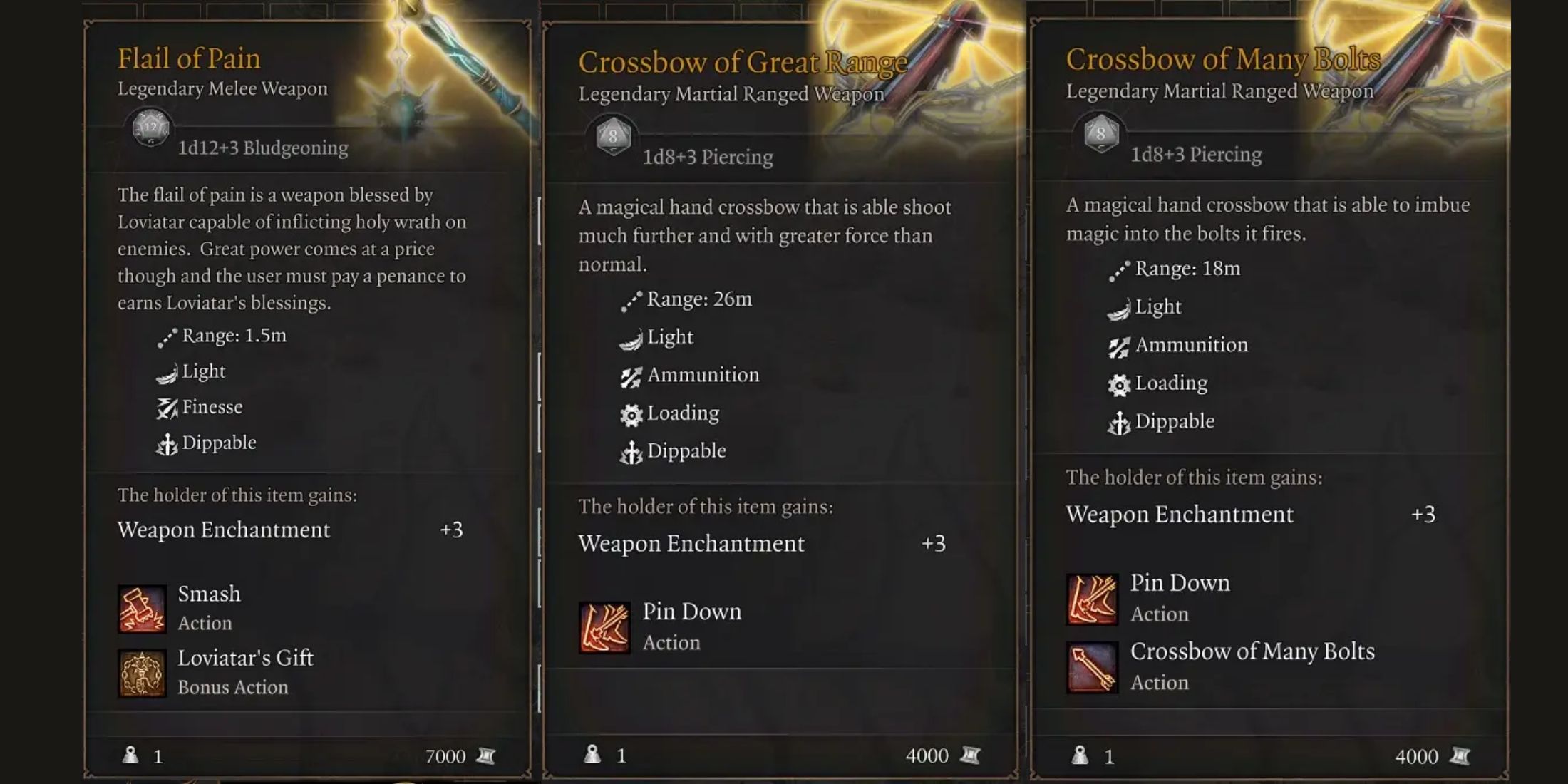The width and height of the screenshot is (1568, 784).
Task: Click the Light feather icon on Crossbow of Many Bolts
Action: (x=1120, y=306)
